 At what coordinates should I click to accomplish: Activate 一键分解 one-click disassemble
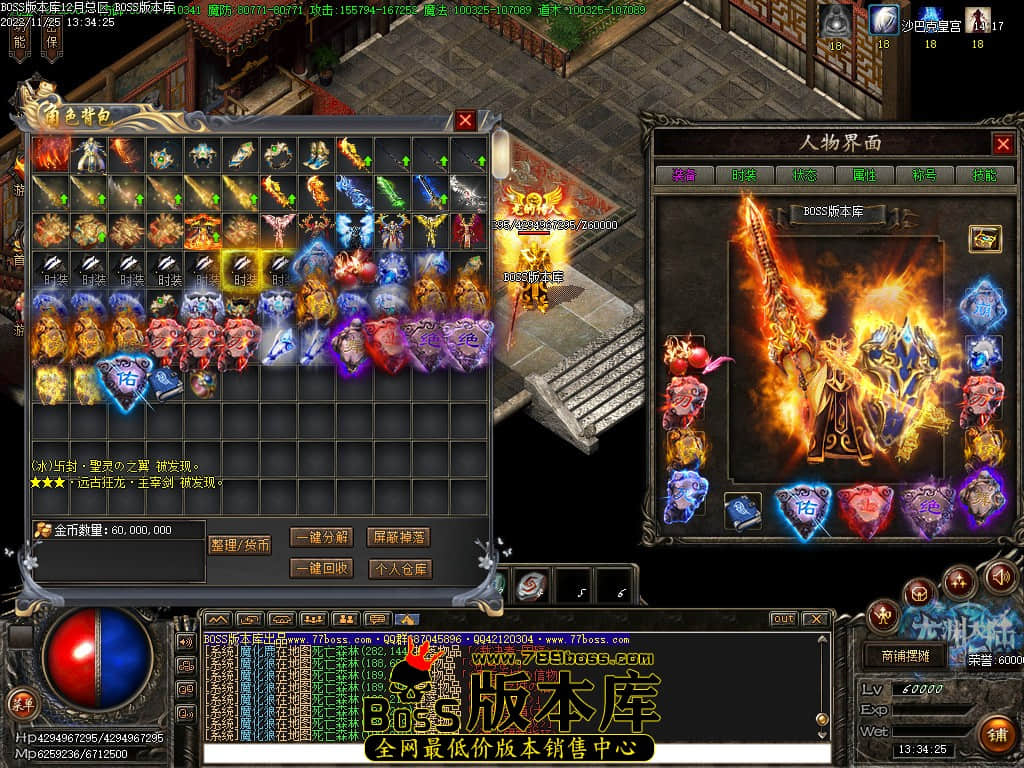[x=322, y=537]
